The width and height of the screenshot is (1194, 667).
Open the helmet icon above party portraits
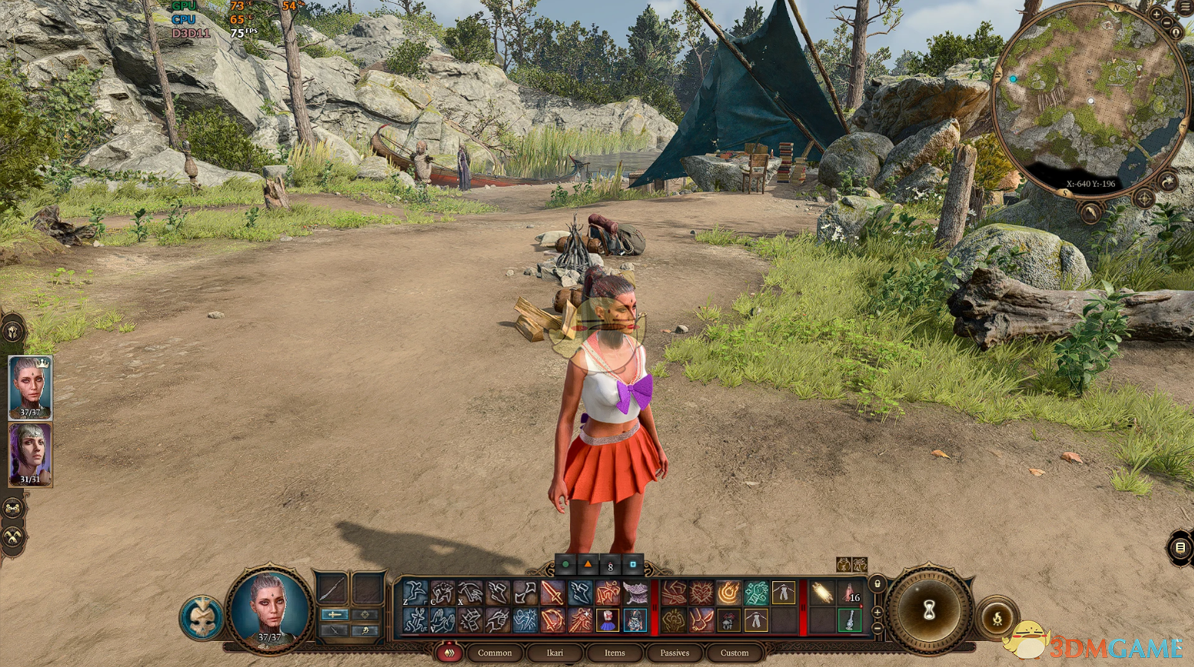click(x=13, y=330)
